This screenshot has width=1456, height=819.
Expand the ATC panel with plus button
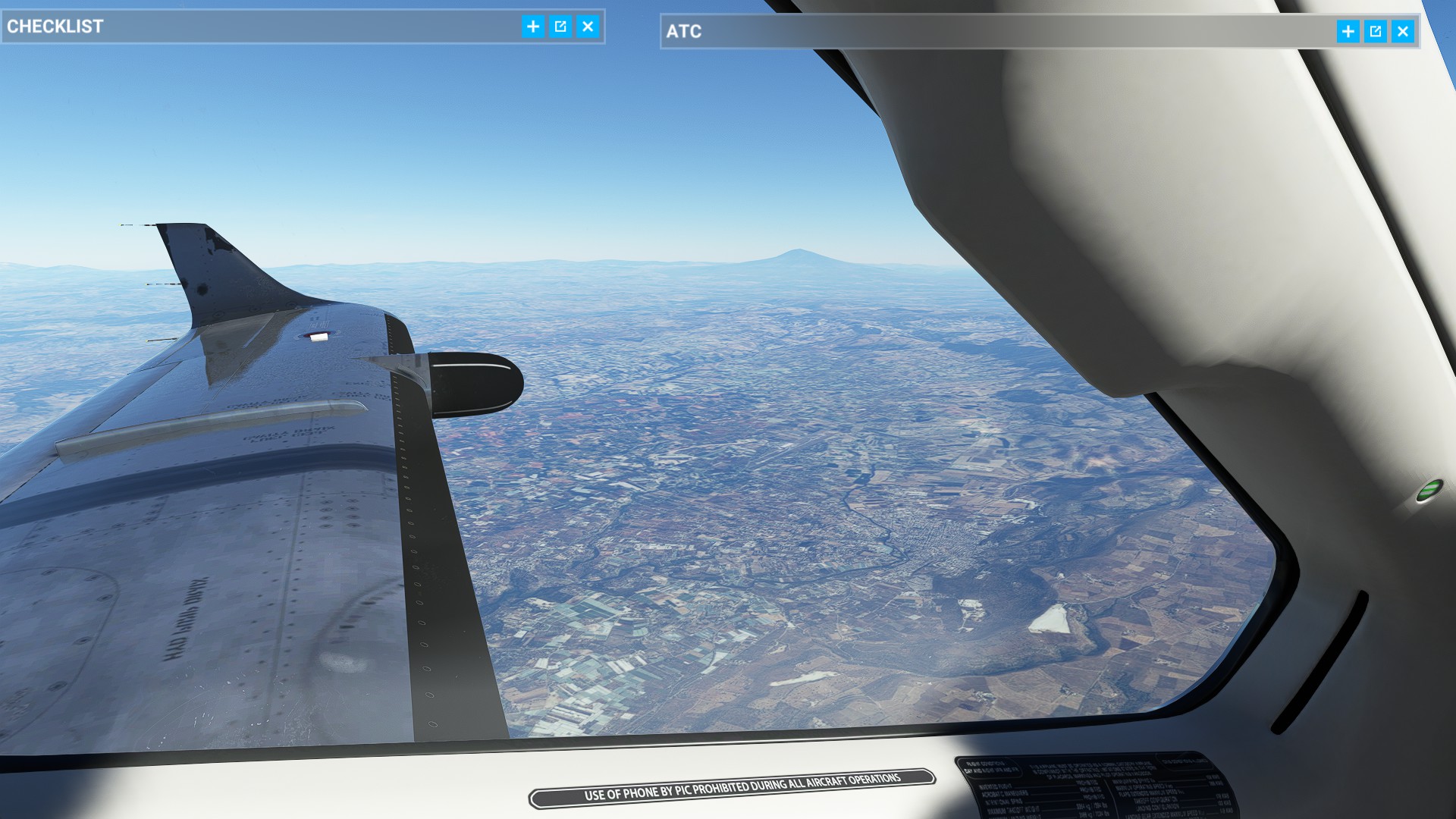(1348, 31)
